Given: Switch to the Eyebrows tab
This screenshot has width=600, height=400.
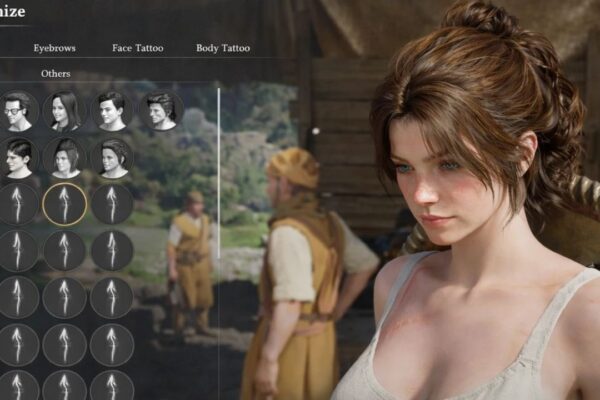Looking at the screenshot, I should coord(54,48).
